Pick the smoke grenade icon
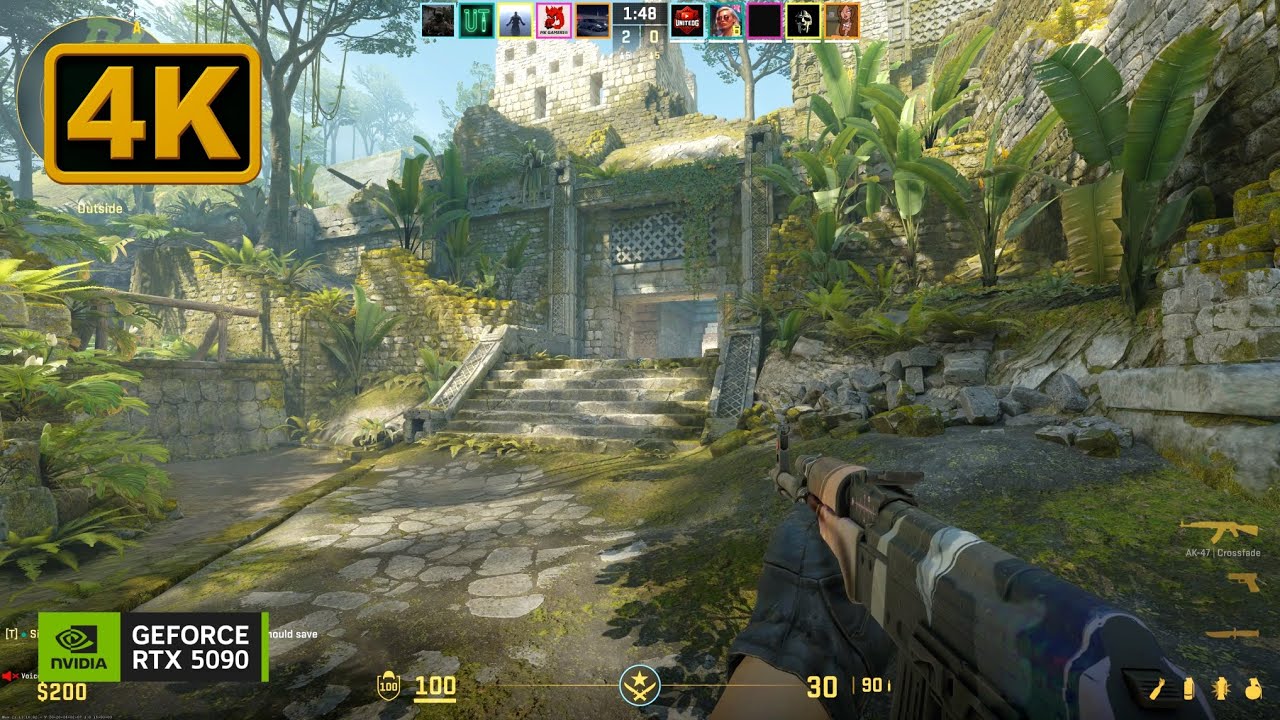 coord(1189,688)
